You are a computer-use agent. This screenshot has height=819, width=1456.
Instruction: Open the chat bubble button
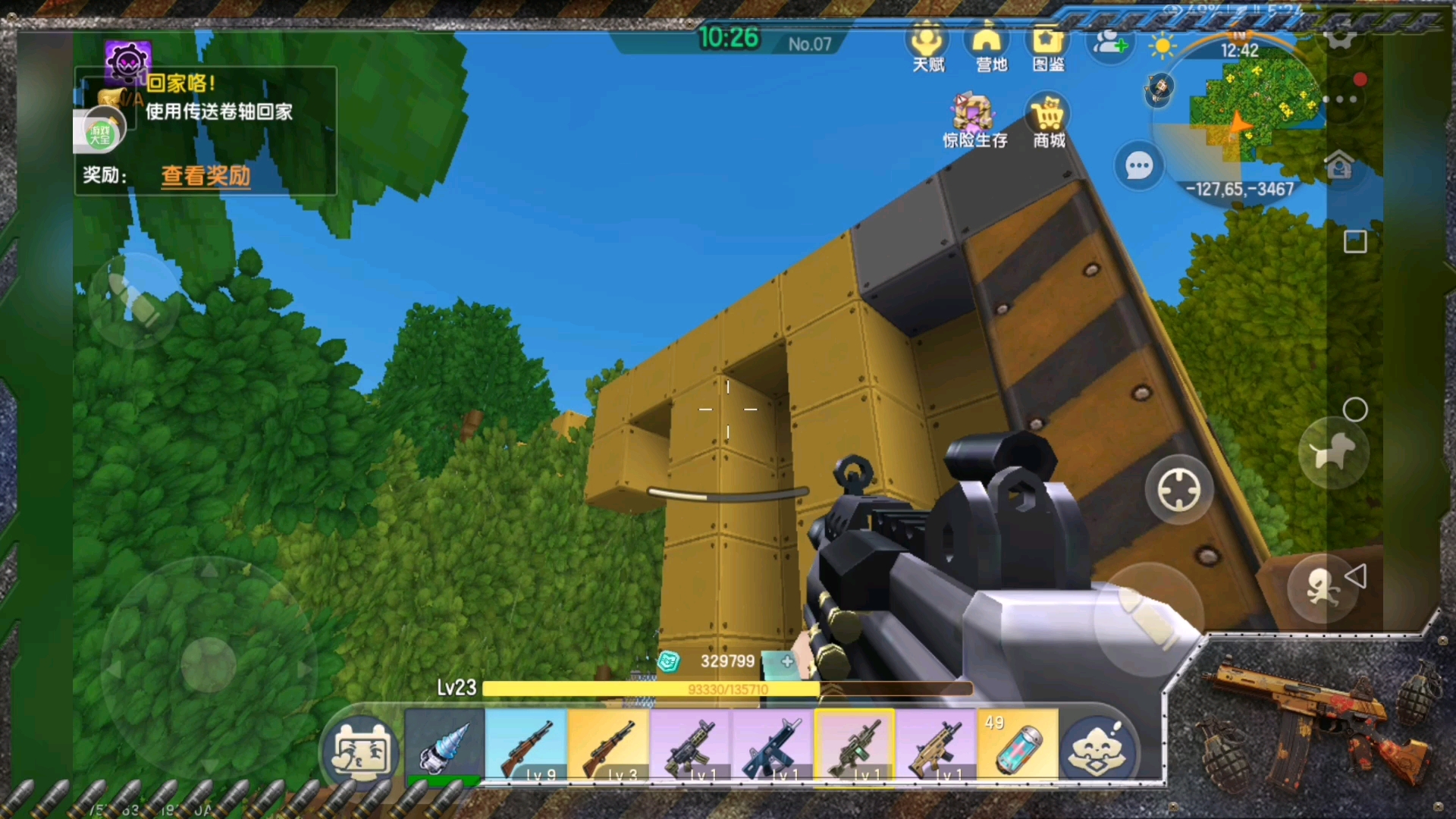pos(1138,165)
